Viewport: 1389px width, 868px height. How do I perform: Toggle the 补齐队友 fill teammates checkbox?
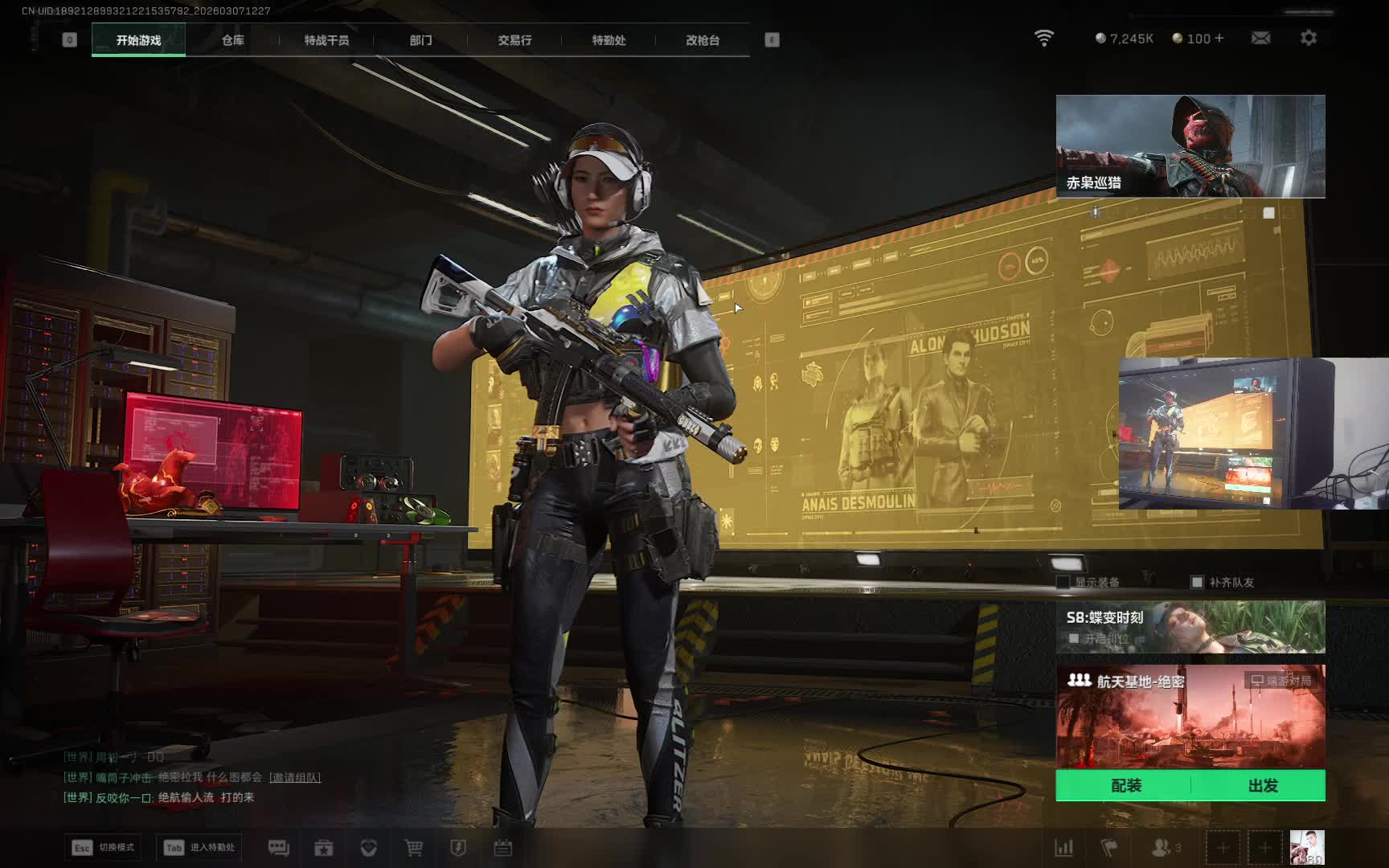click(1197, 582)
